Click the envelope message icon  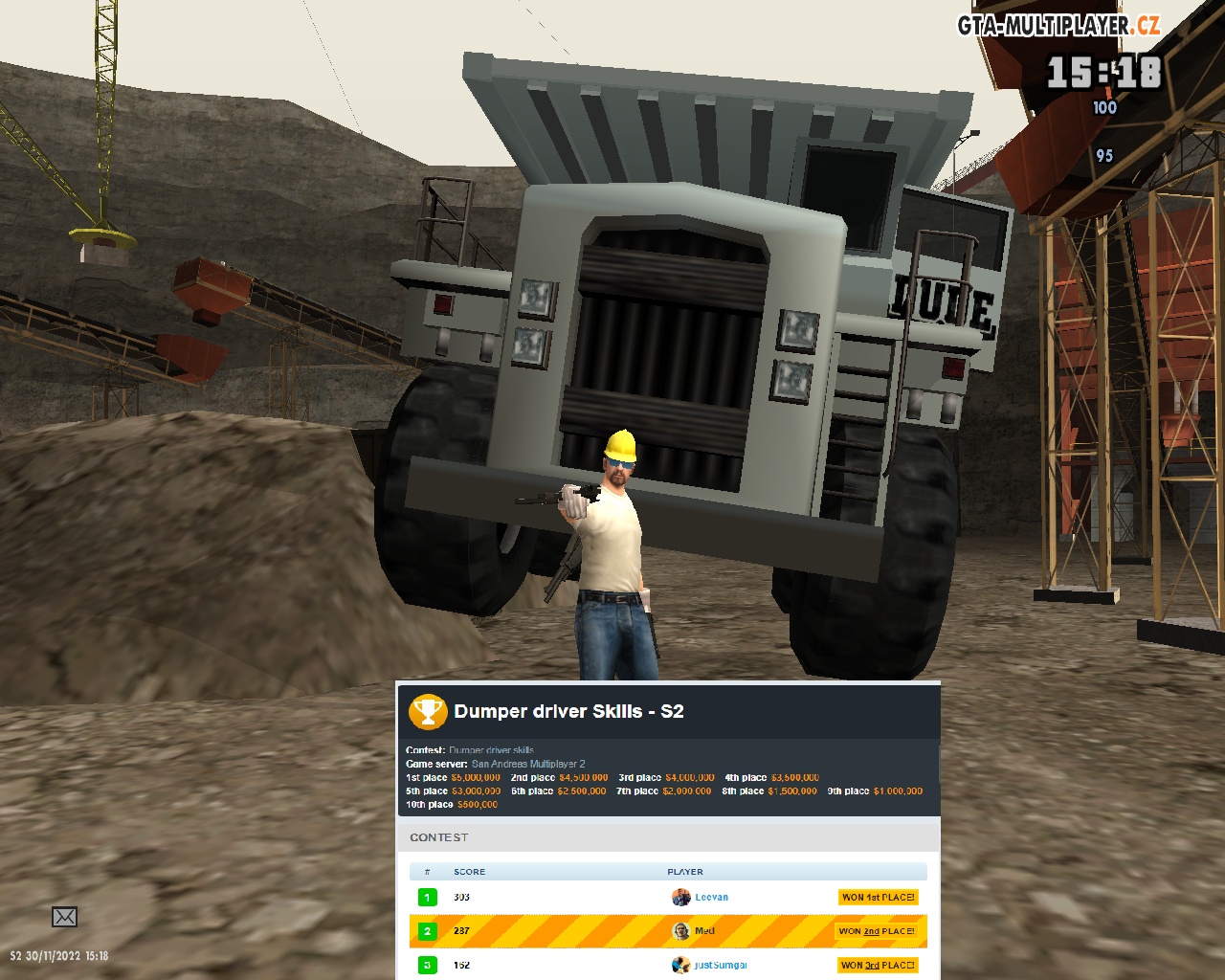(x=63, y=916)
